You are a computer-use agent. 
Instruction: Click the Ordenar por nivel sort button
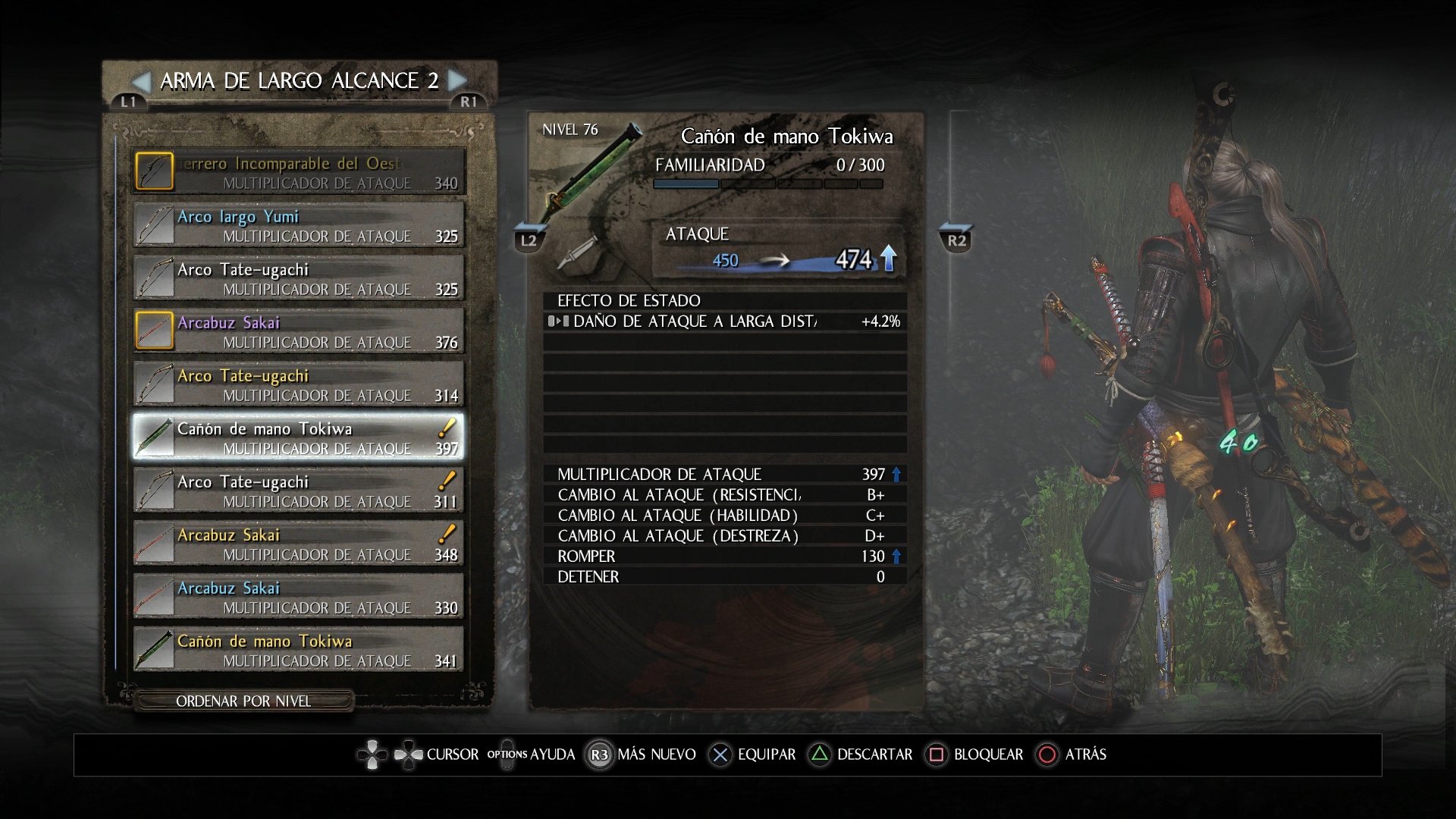point(243,701)
